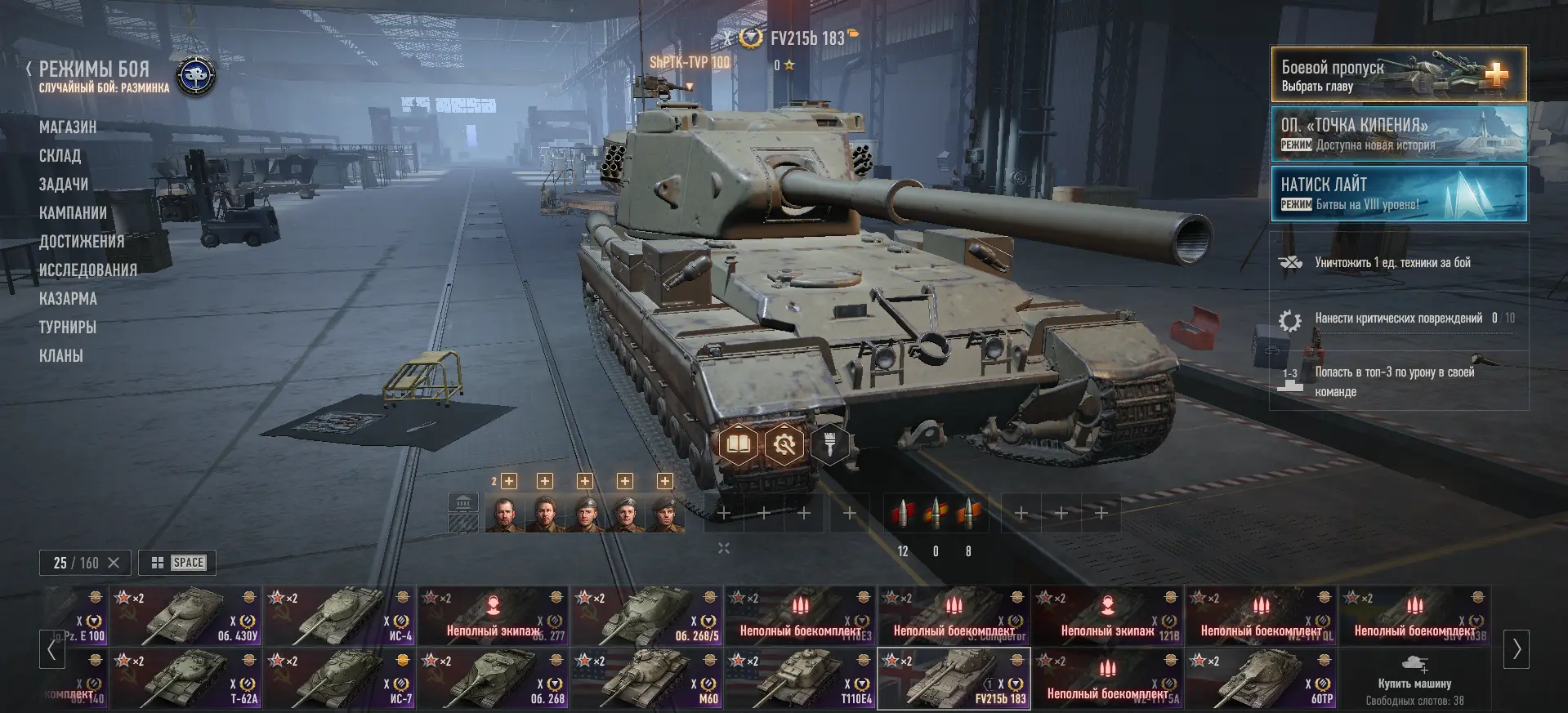Choose the T-62A tank in carousel
The height and width of the screenshot is (713, 1568).
[x=185, y=679]
